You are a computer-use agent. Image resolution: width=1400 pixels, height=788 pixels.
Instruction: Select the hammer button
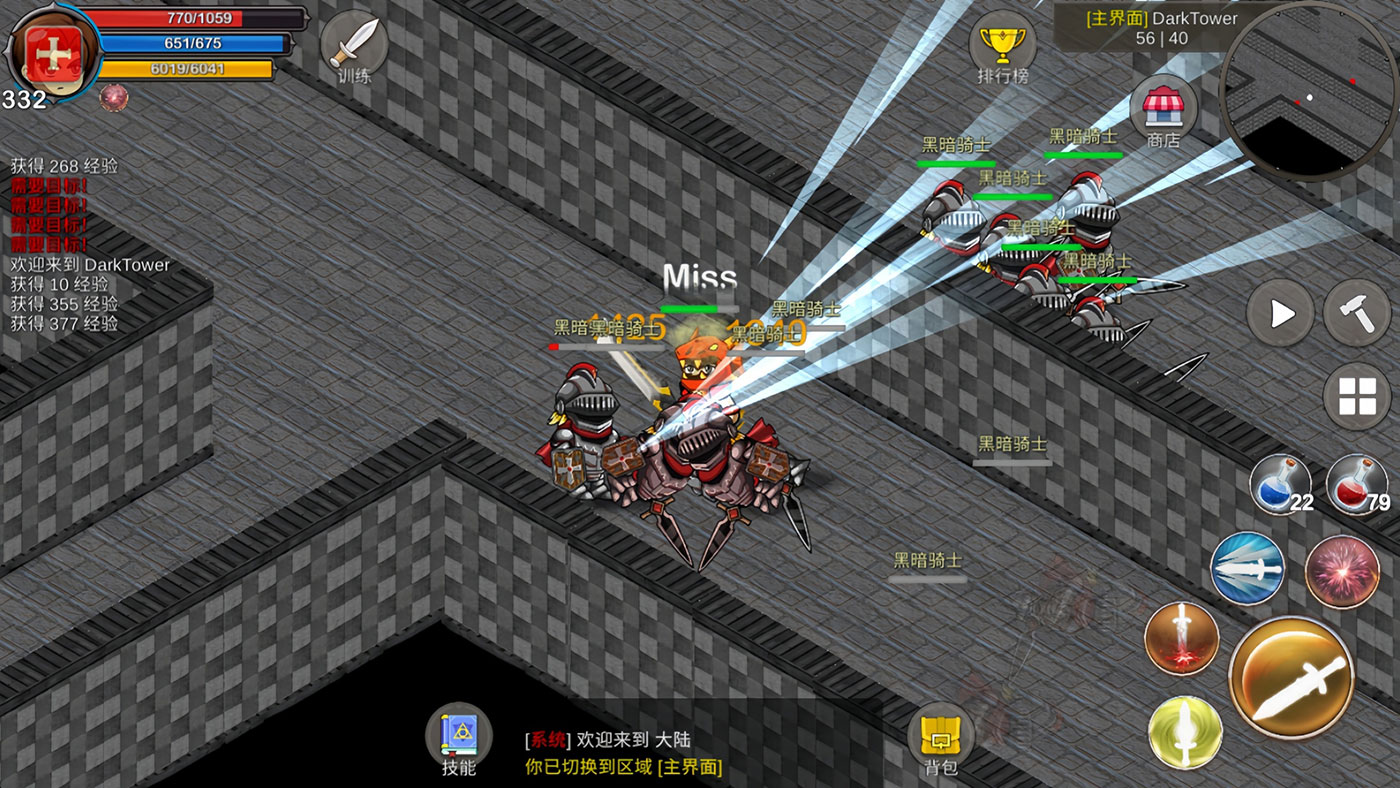(1357, 314)
